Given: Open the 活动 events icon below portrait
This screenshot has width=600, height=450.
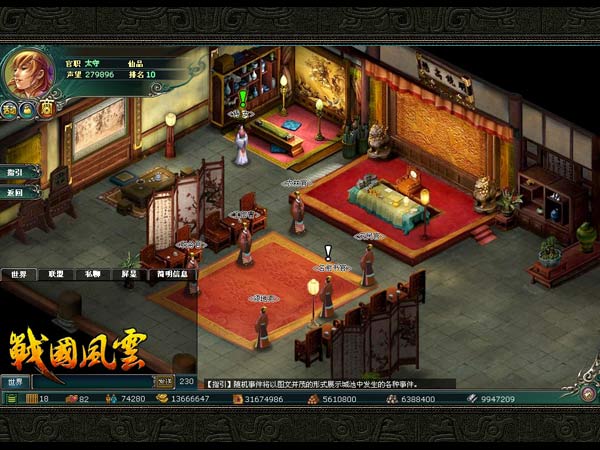Looking at the screenshot, I should [x=9, y=110].
